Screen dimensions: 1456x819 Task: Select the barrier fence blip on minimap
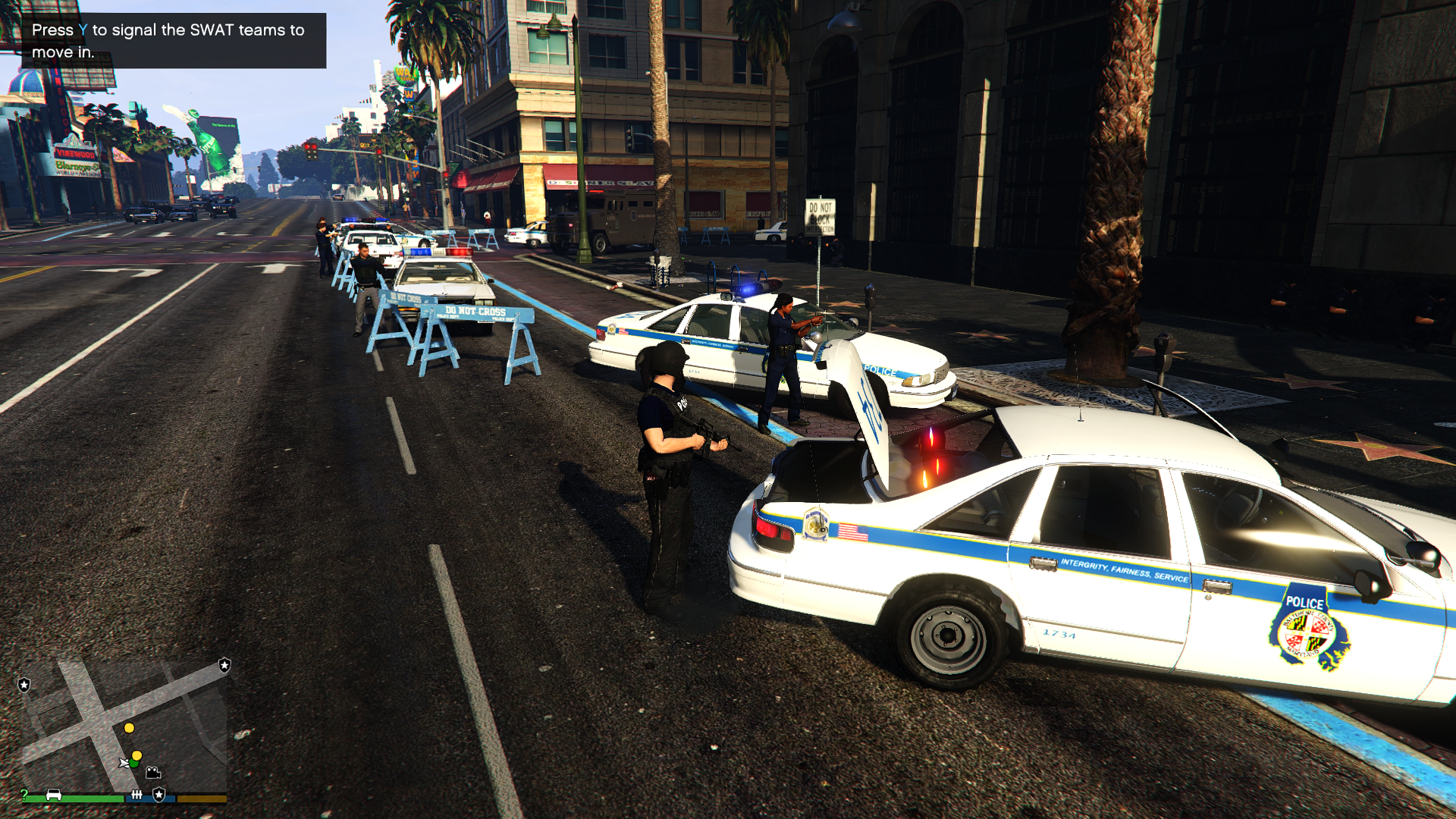[x=136, y=795]
